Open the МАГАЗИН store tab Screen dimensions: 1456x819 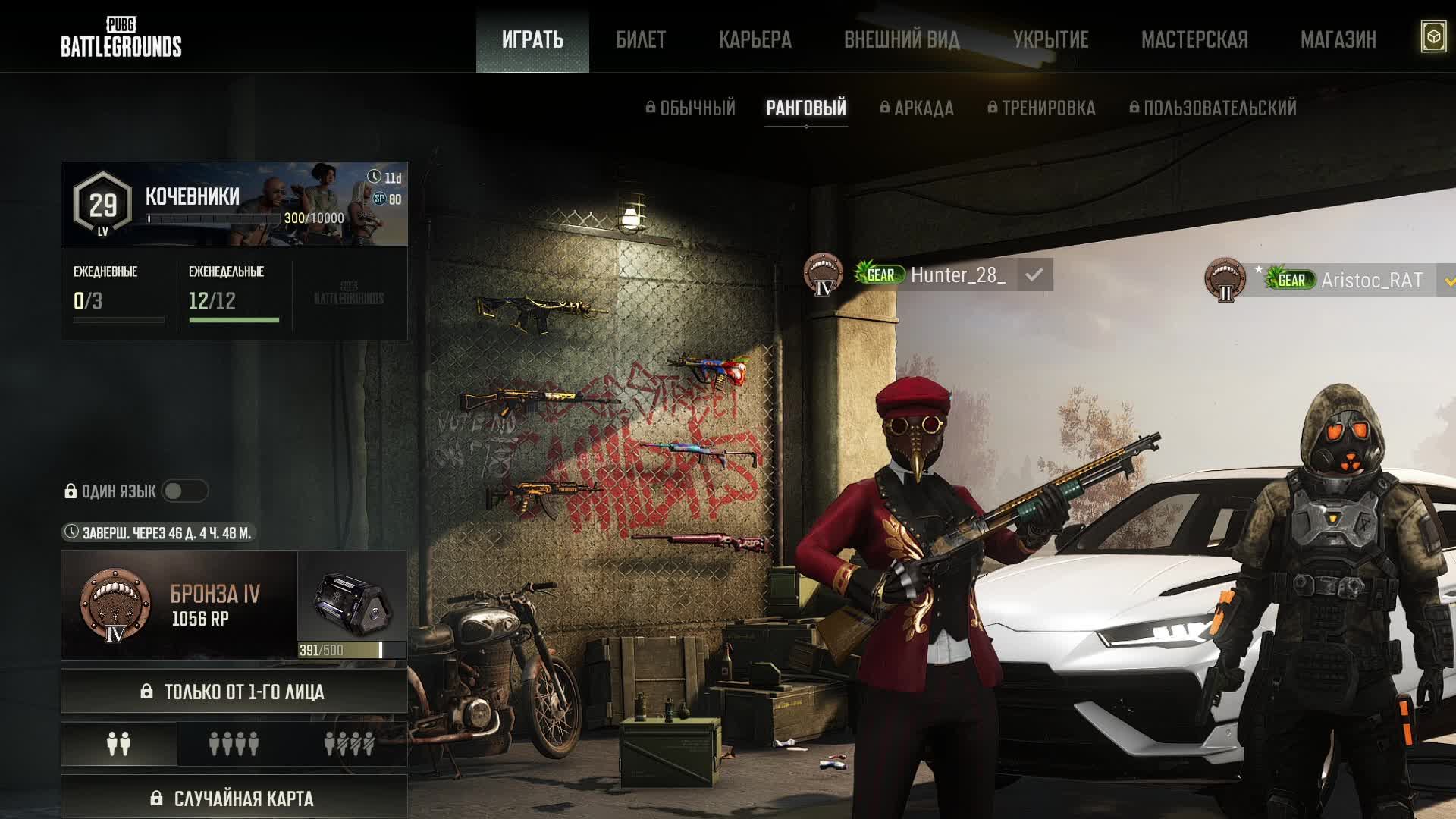1338,39
